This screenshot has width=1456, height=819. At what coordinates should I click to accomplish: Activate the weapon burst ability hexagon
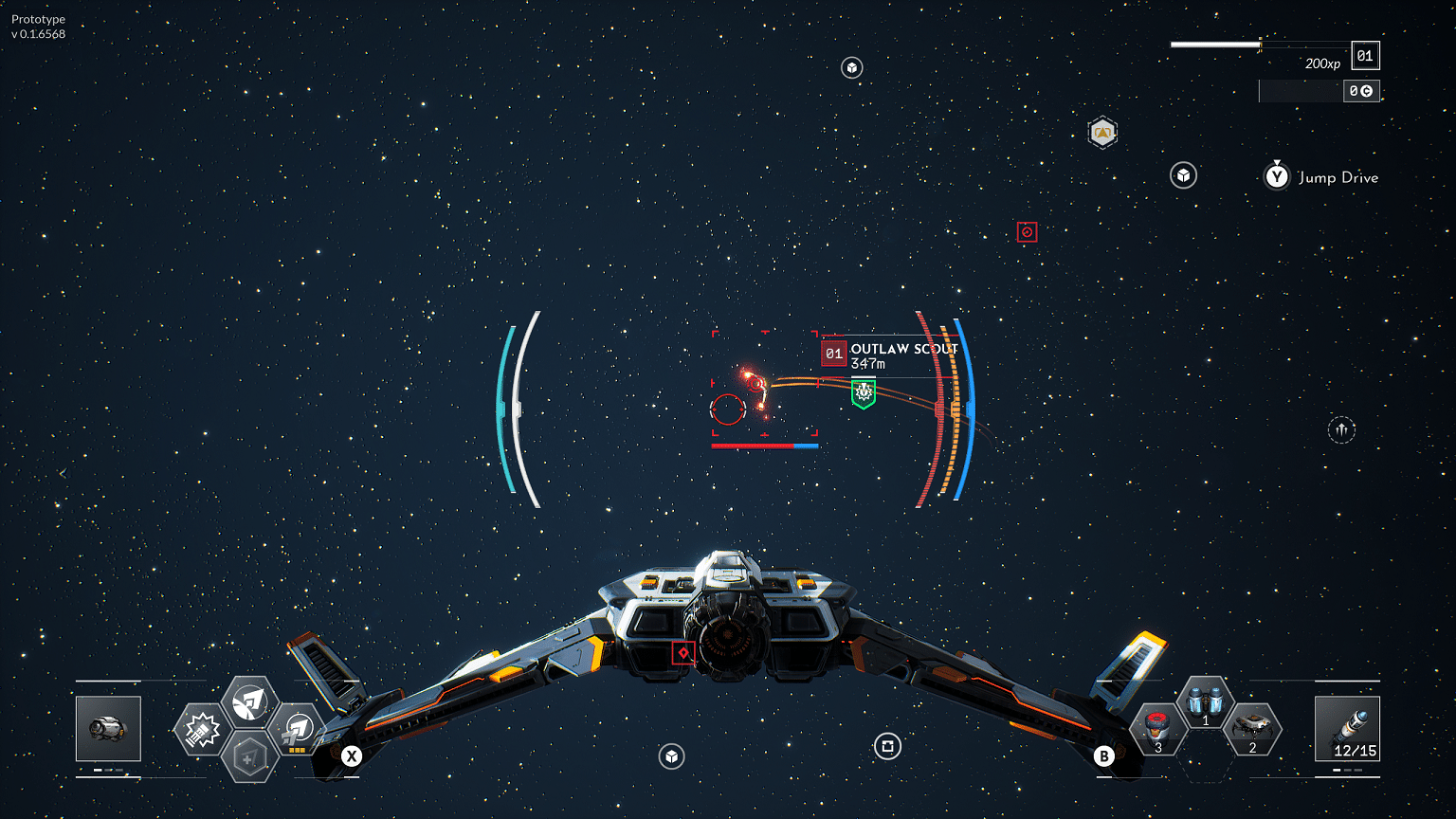(x=202, y=730)
